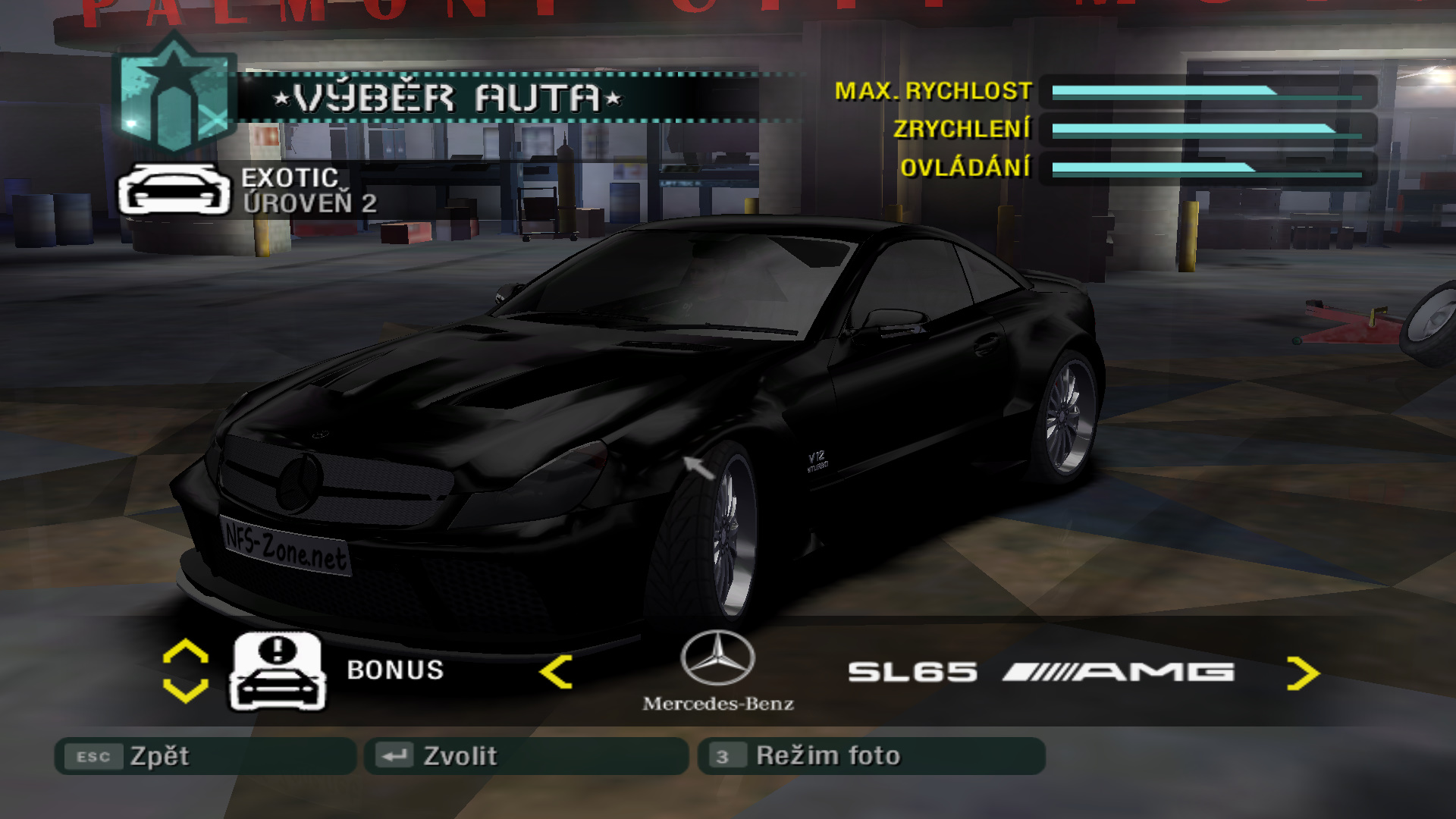Switch car category with the up arrow
The image size is (1456, 819).
pyautogui.click(x=185, y=652)
